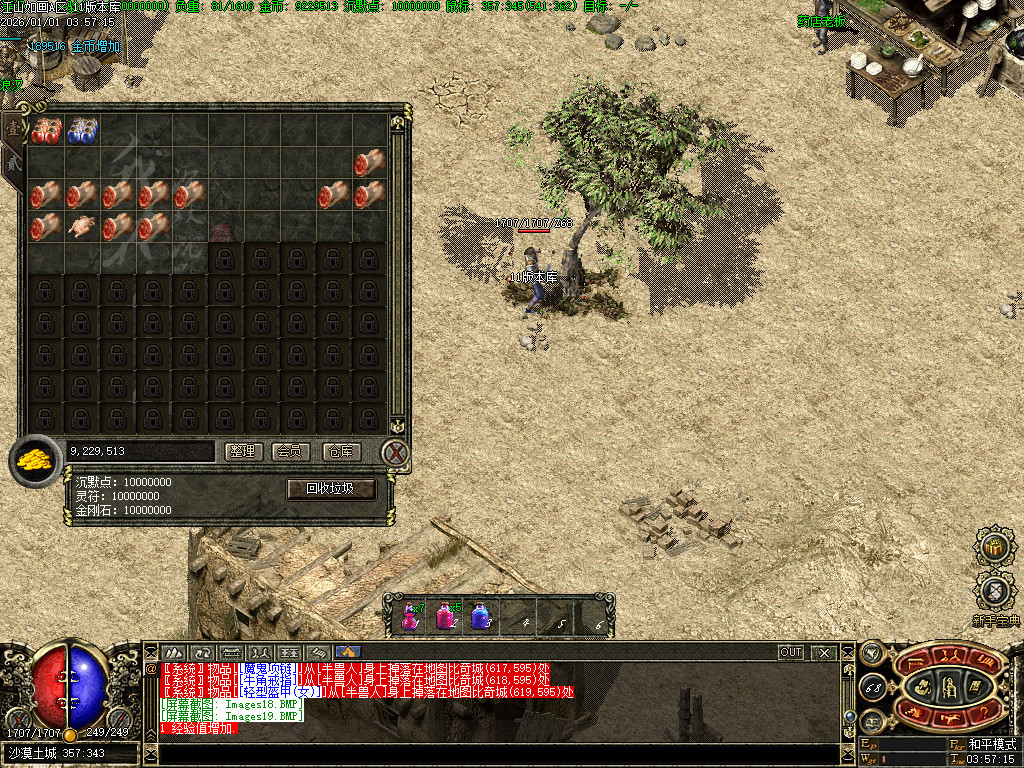Use the blue potion in quick-bar slot 3

480,616
